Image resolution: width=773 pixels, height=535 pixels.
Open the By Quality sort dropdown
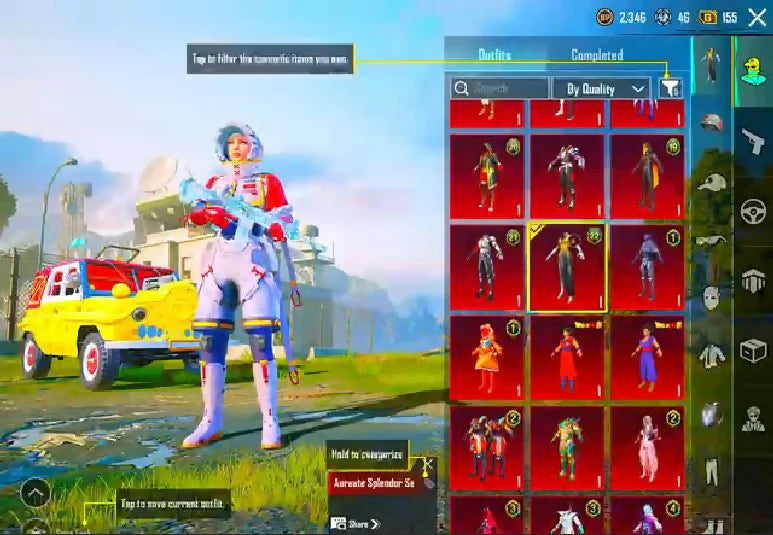click(x=602, y=89)
